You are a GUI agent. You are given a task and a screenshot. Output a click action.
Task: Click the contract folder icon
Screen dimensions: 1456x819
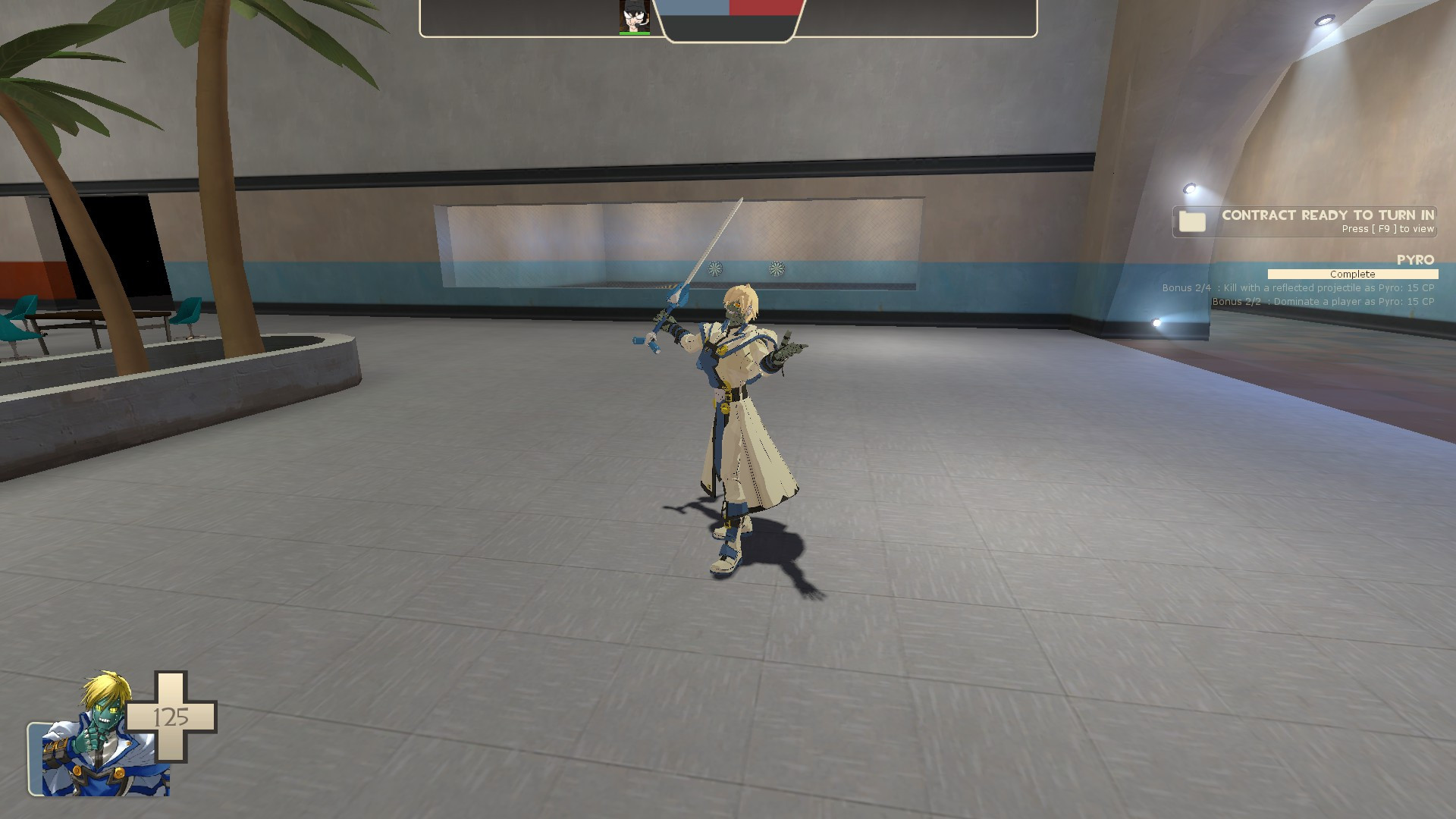(1192, 222)
